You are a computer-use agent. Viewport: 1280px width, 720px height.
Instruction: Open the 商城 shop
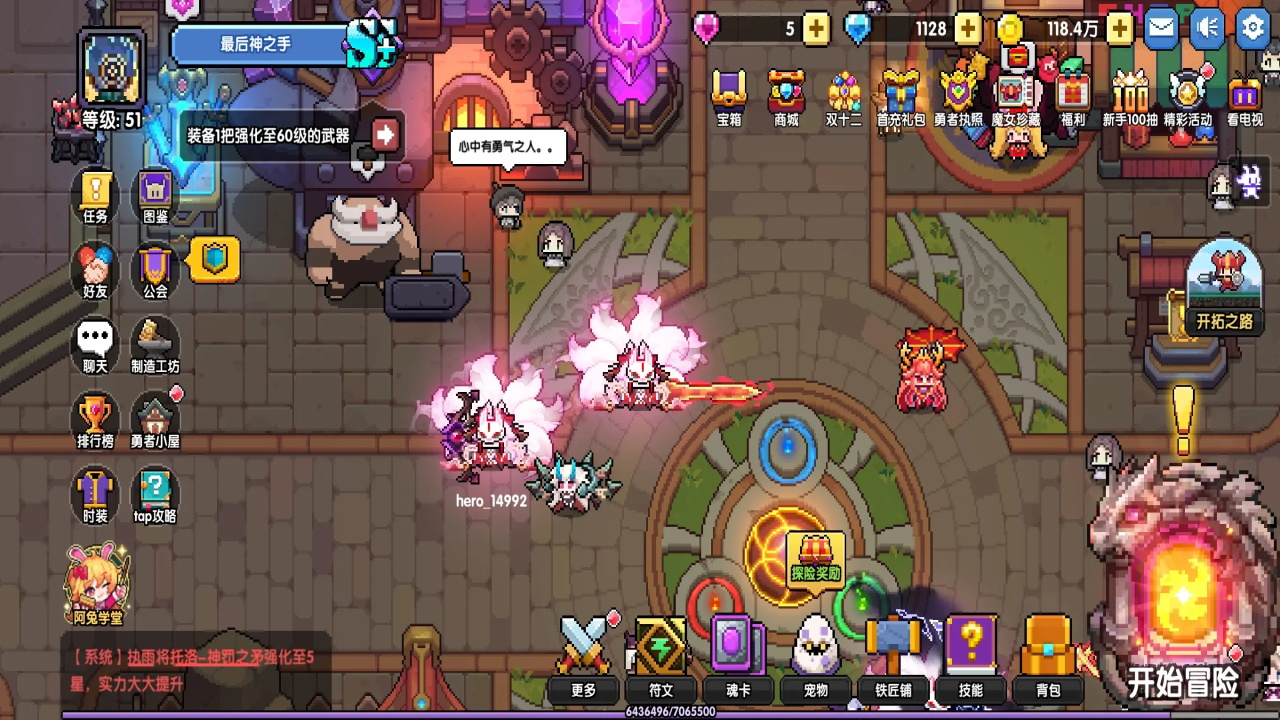[x=786, y=98]
